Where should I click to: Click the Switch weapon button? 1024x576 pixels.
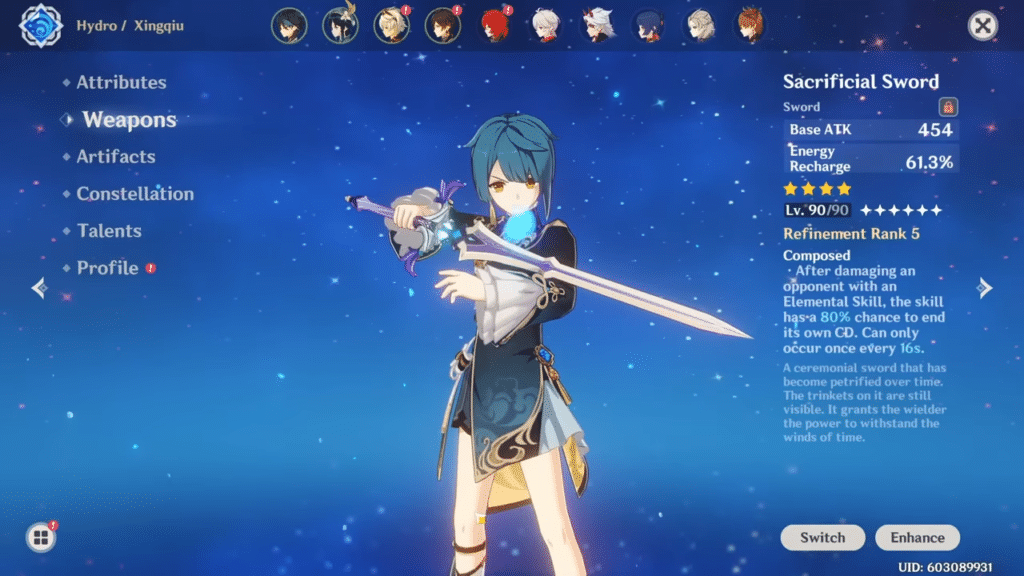pos(823,537)
